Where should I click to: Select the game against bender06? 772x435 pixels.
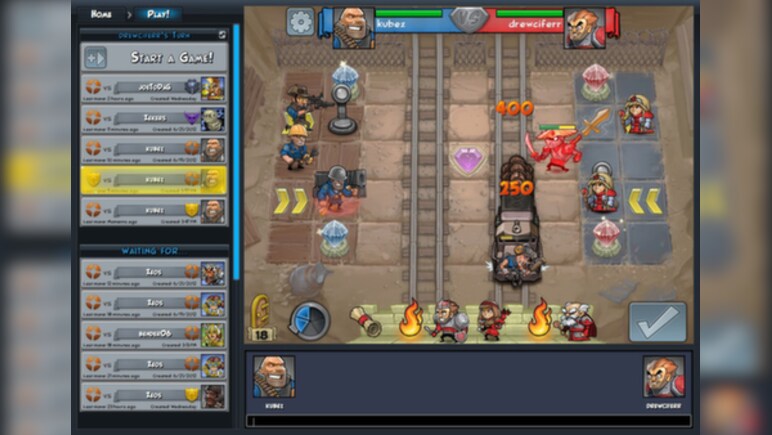(x=153, y=334)
